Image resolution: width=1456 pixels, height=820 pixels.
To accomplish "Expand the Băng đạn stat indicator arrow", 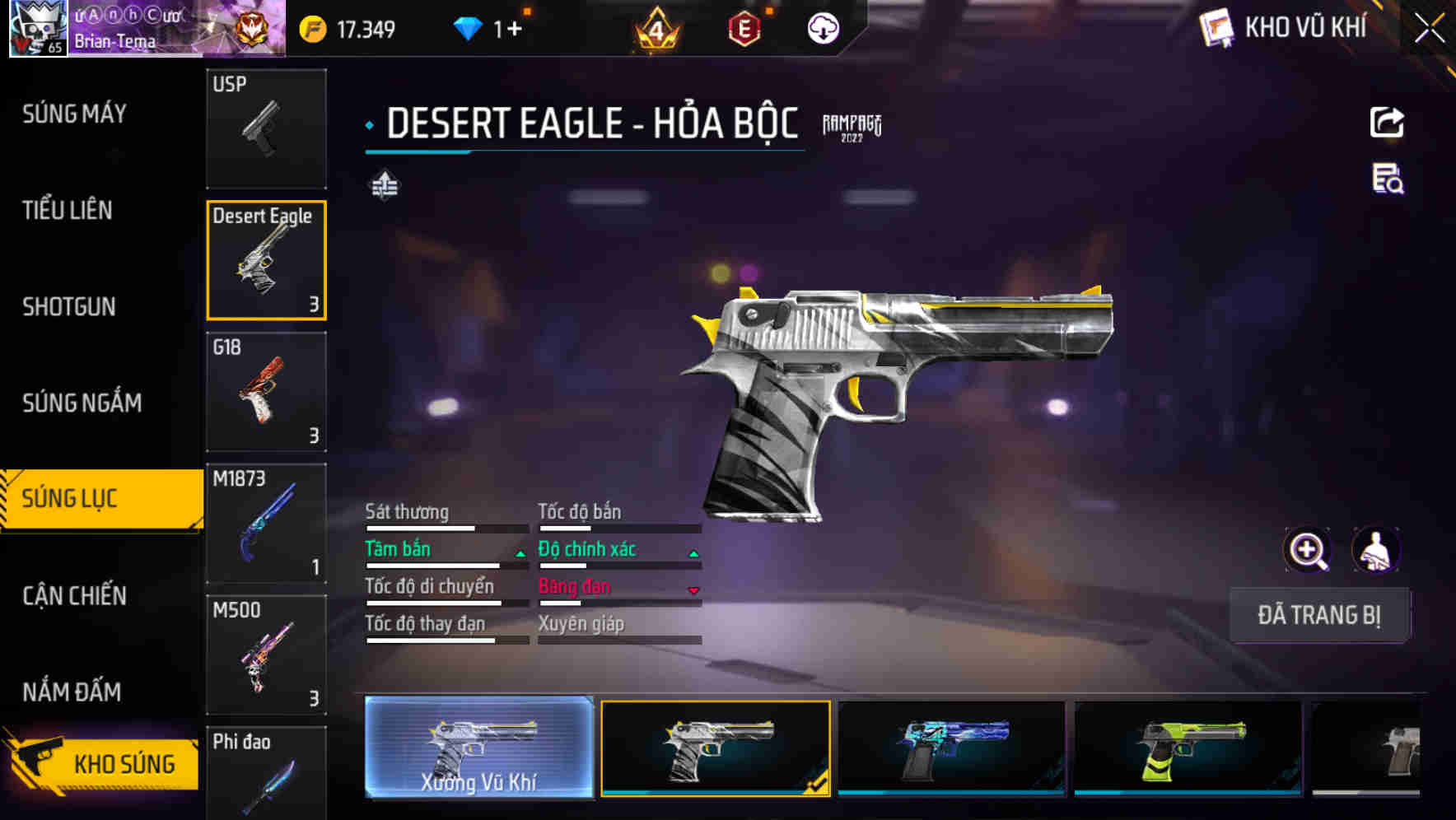I will coord(693,588).
